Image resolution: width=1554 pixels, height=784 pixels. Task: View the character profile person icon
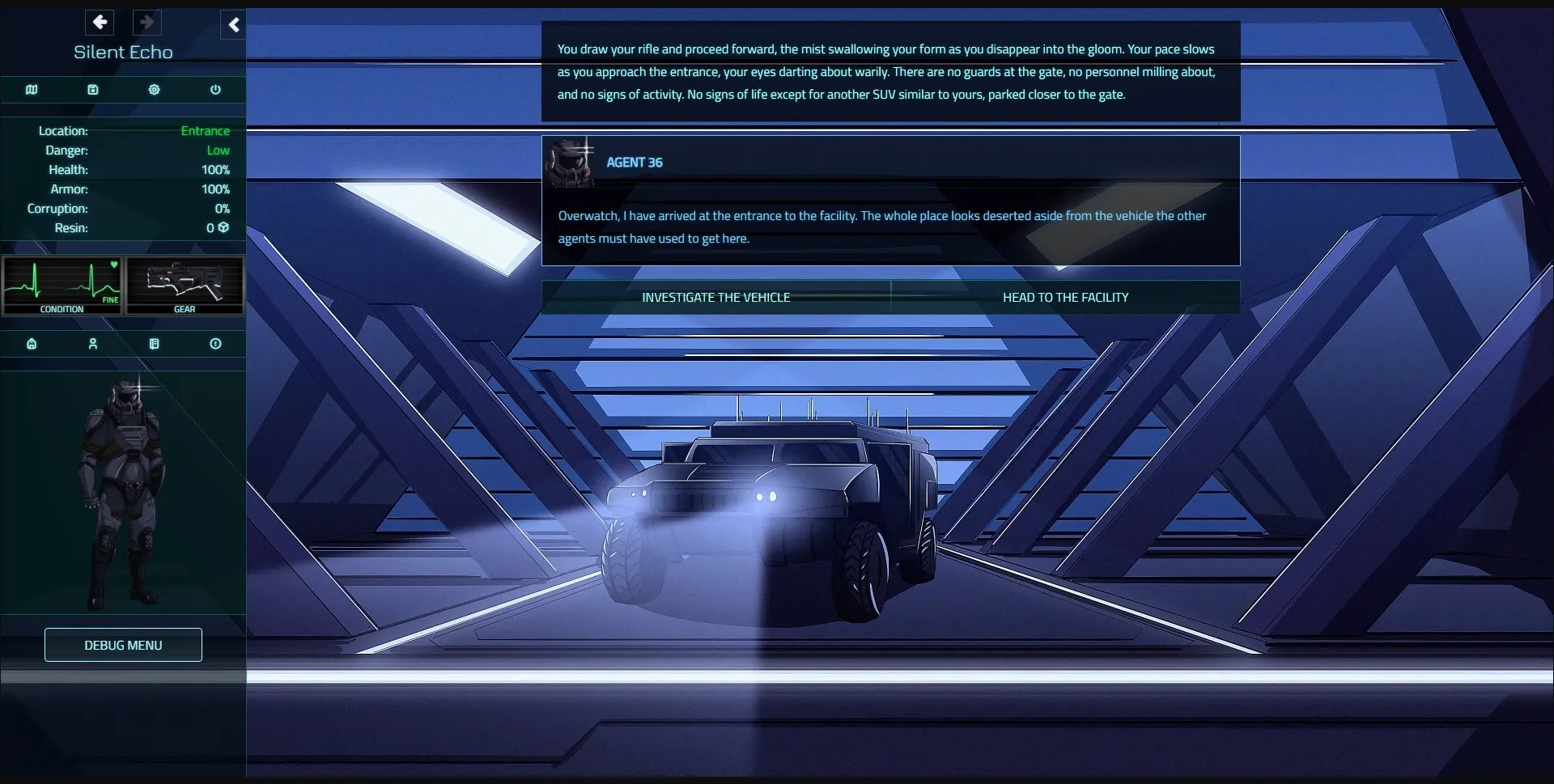[92, 343]
